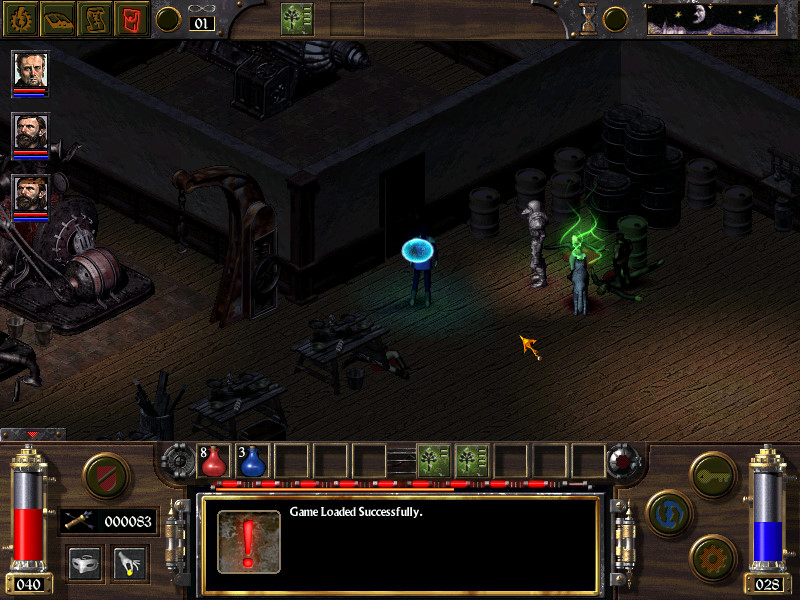Click the hourglass at the top
The width and height of the screenshot is (800, 600).
point(588,18)
